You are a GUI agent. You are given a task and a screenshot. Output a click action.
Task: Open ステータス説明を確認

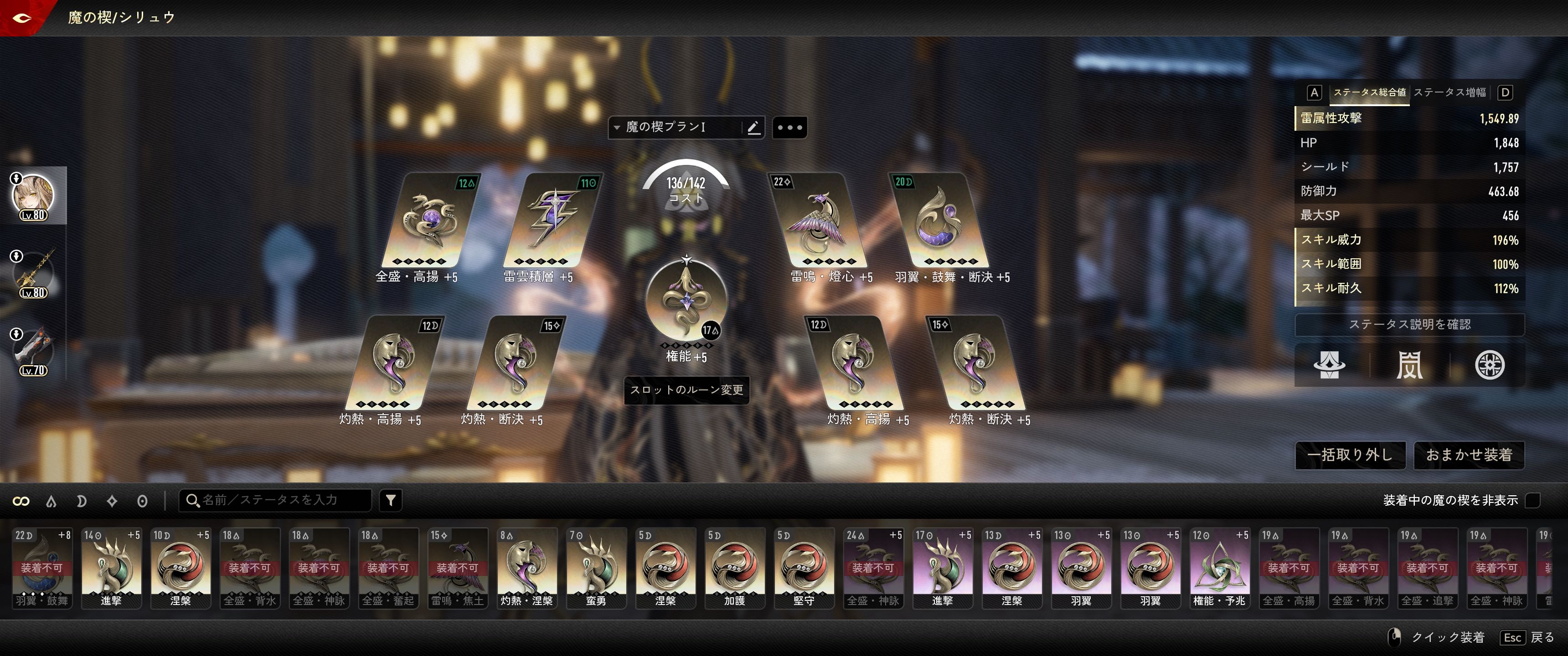tap(1409, 324)
